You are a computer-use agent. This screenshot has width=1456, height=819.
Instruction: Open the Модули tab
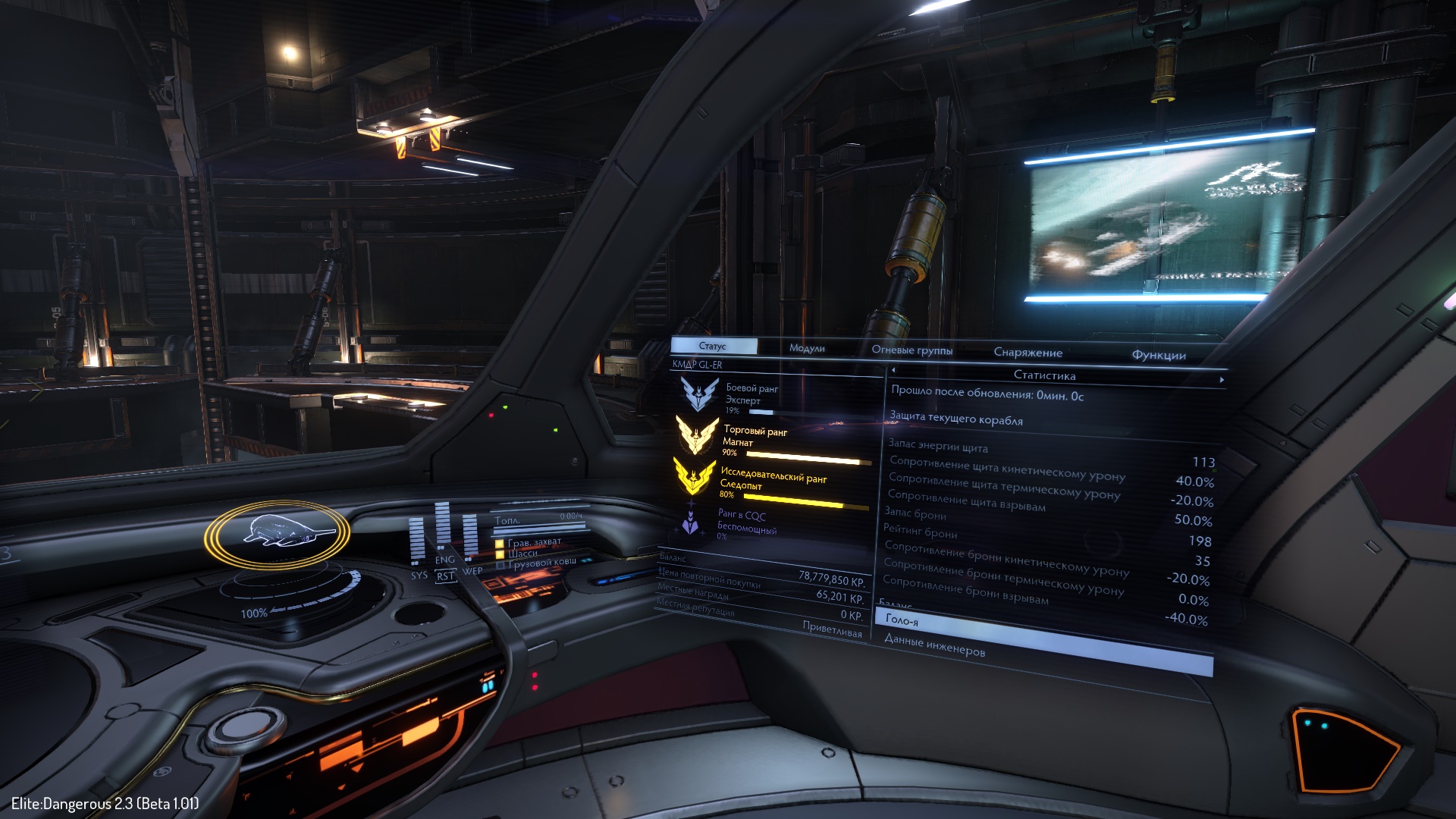click(x=806, y=348)
